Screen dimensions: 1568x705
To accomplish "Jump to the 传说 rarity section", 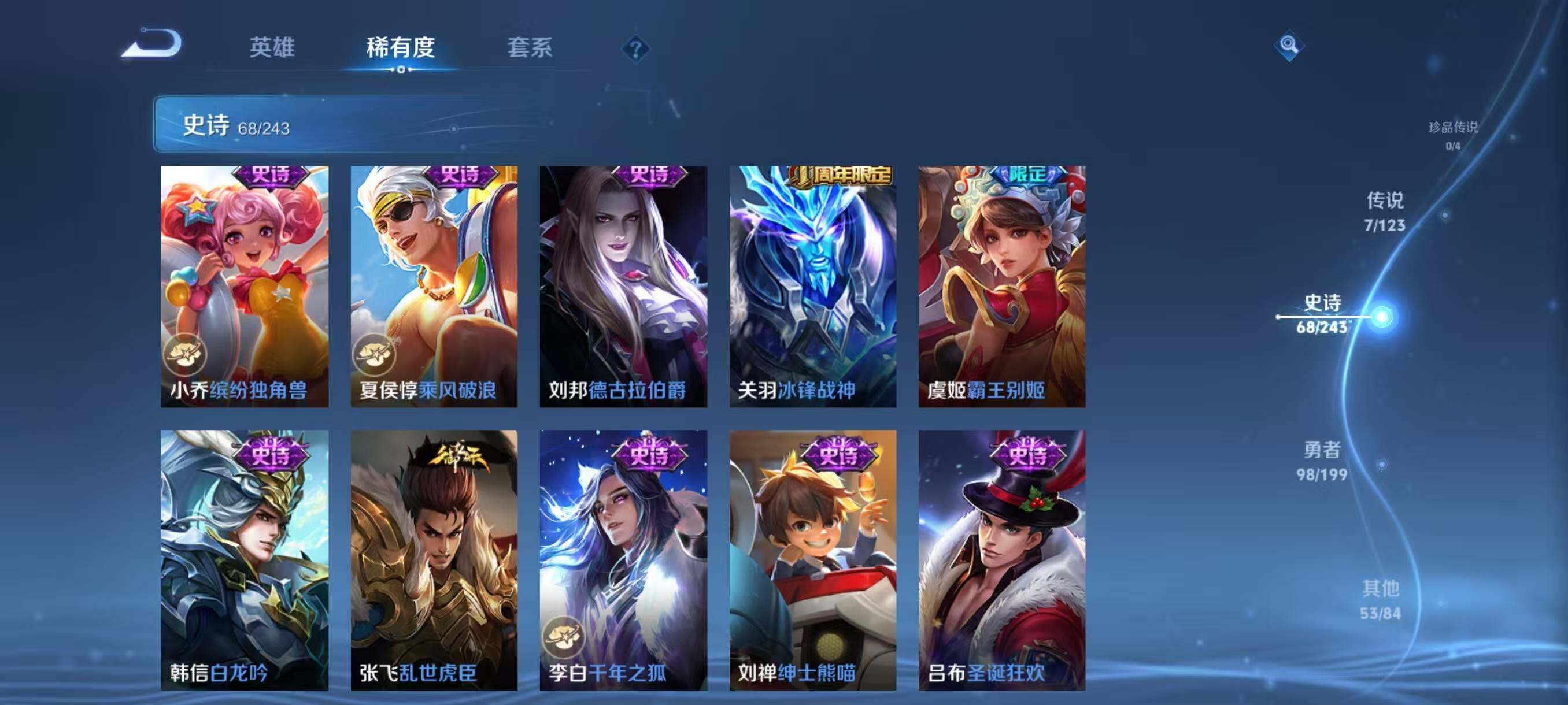I will pyautogui.click(x=1385, y=211).
